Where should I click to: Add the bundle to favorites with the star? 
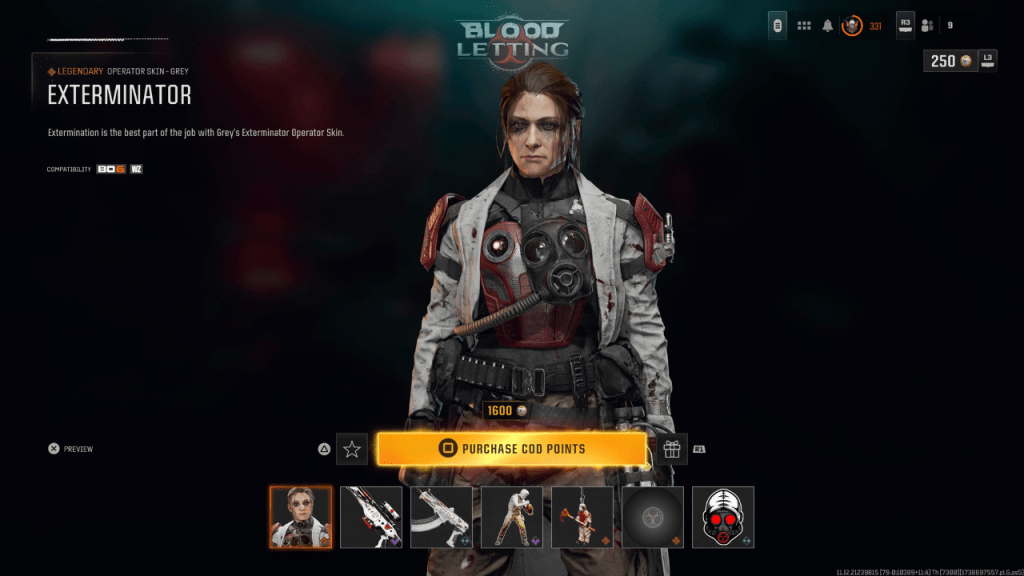[352, 449]
